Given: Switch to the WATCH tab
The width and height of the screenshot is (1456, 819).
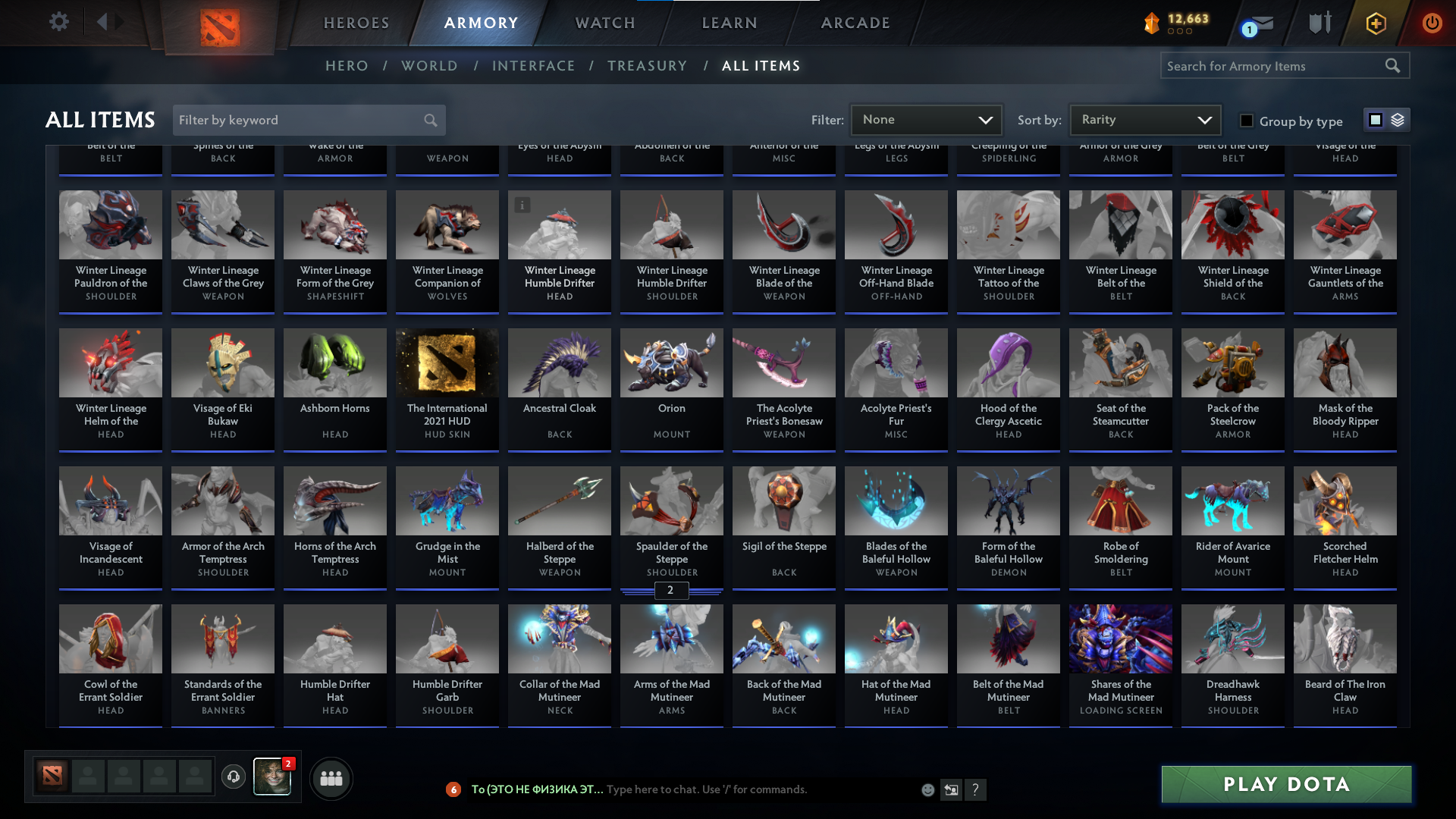Looking at the screenshot, I should click(604, 23).
